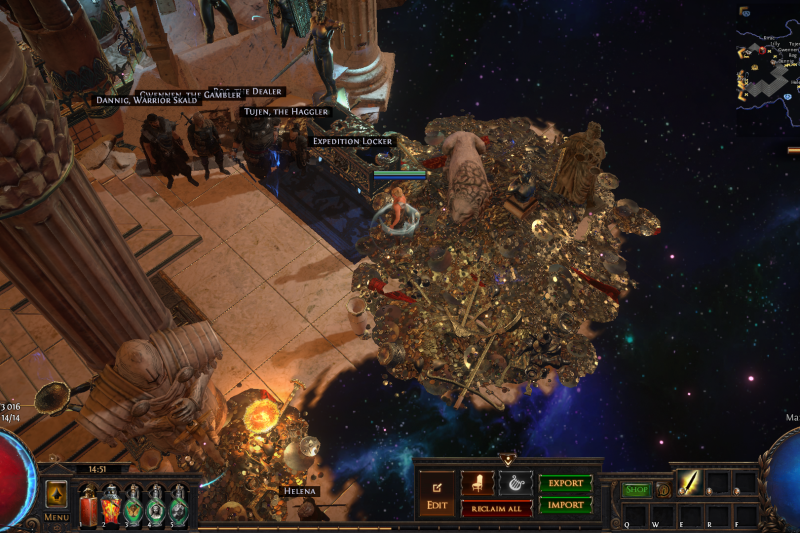Use the fiery orange flask in slot 2
Image resolution: width=800 pixels, height=533 pixels.
tap(111, 503)
